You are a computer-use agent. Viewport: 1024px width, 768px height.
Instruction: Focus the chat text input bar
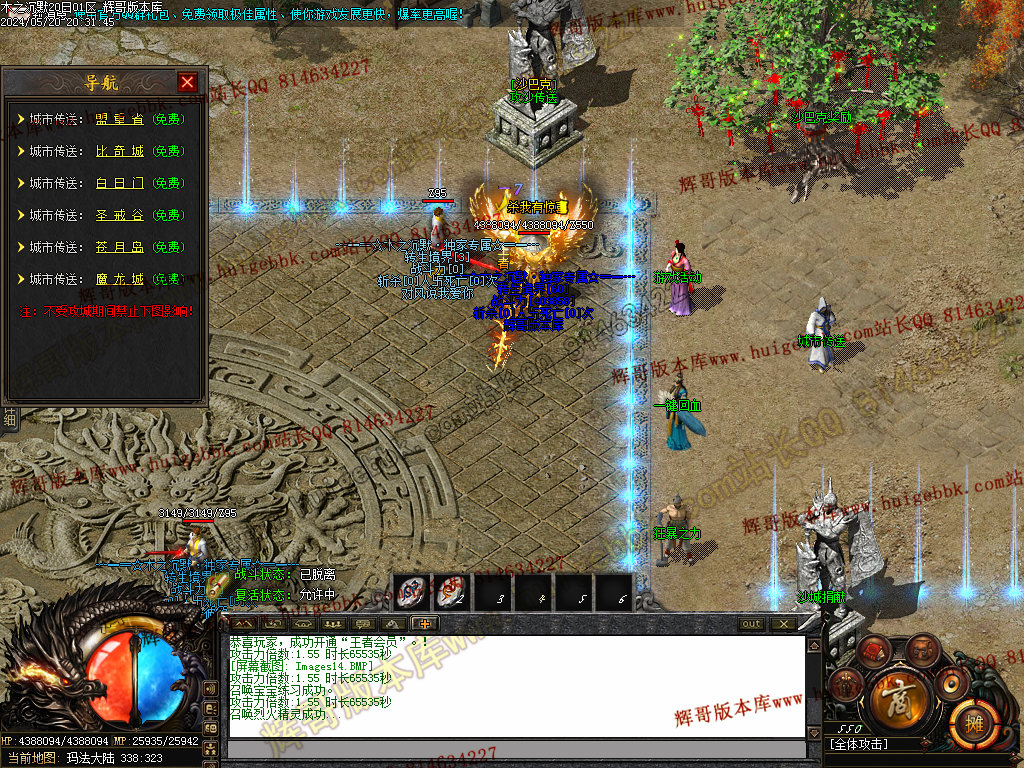pyautogui.click(x=516, y=749)
